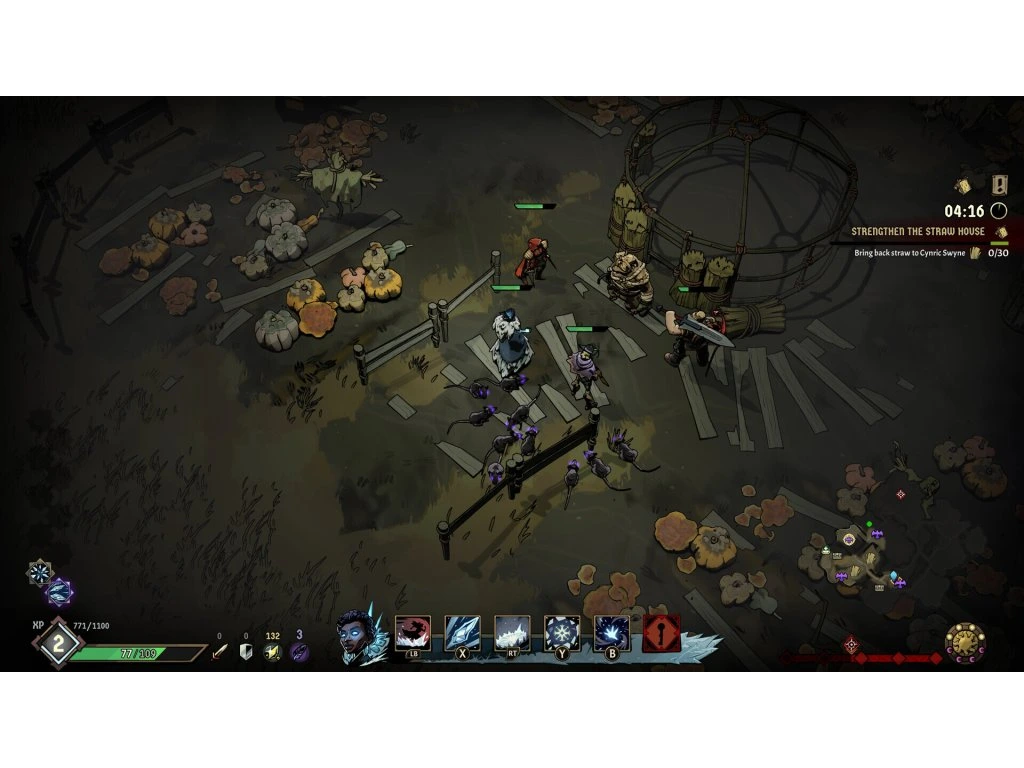Activate the swirling frost burst ability

[612, 633]
